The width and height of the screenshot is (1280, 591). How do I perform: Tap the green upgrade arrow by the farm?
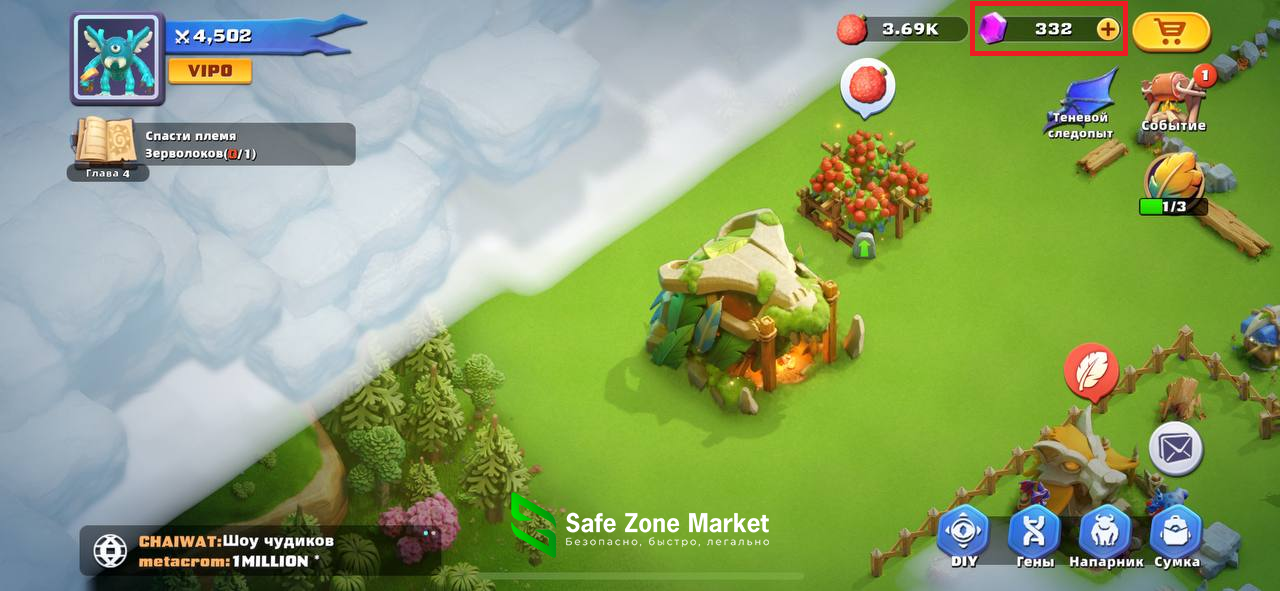click(x=864, y=245)
